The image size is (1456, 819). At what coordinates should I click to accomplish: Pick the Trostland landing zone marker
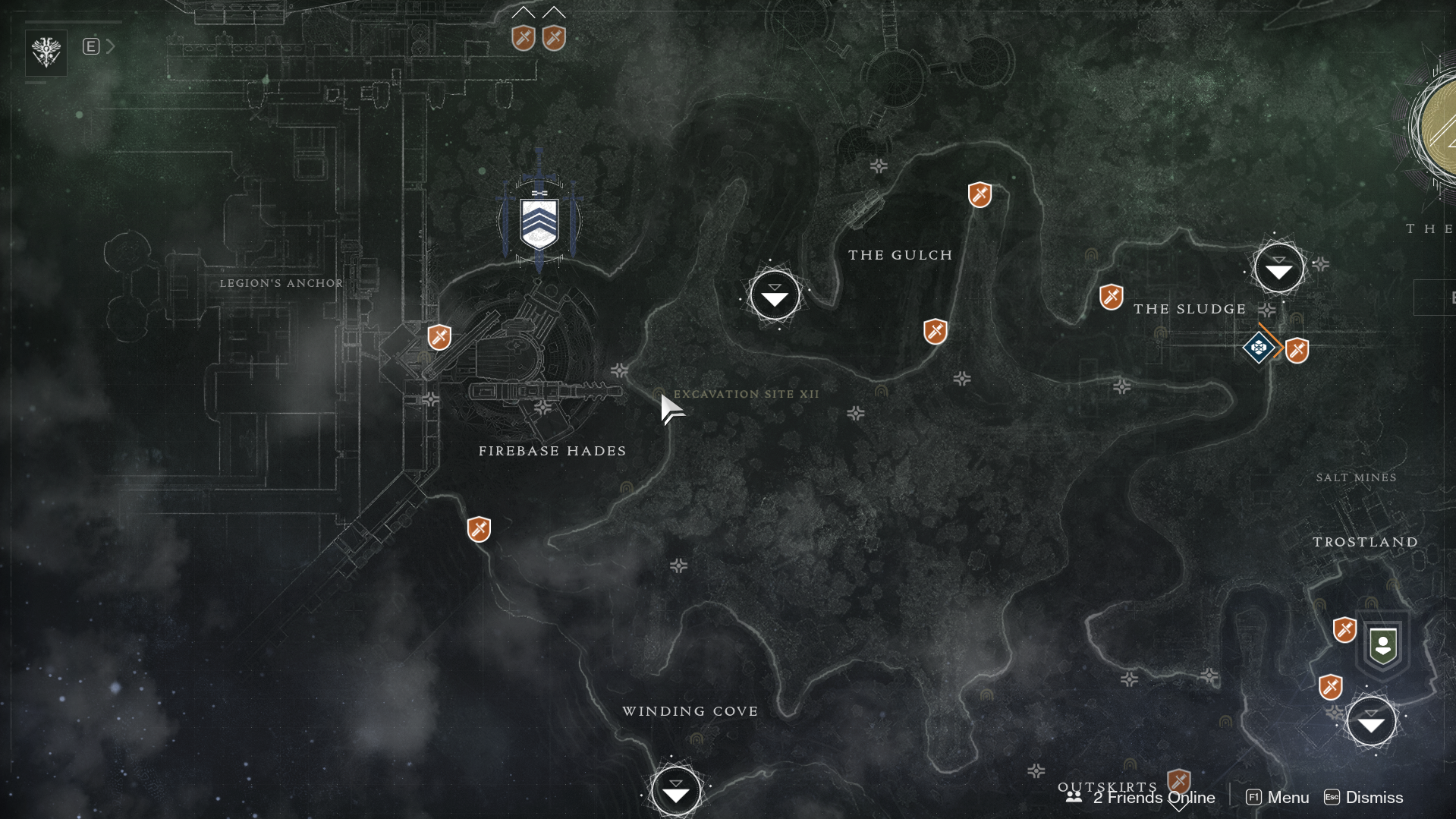(x=1370, y=722)
